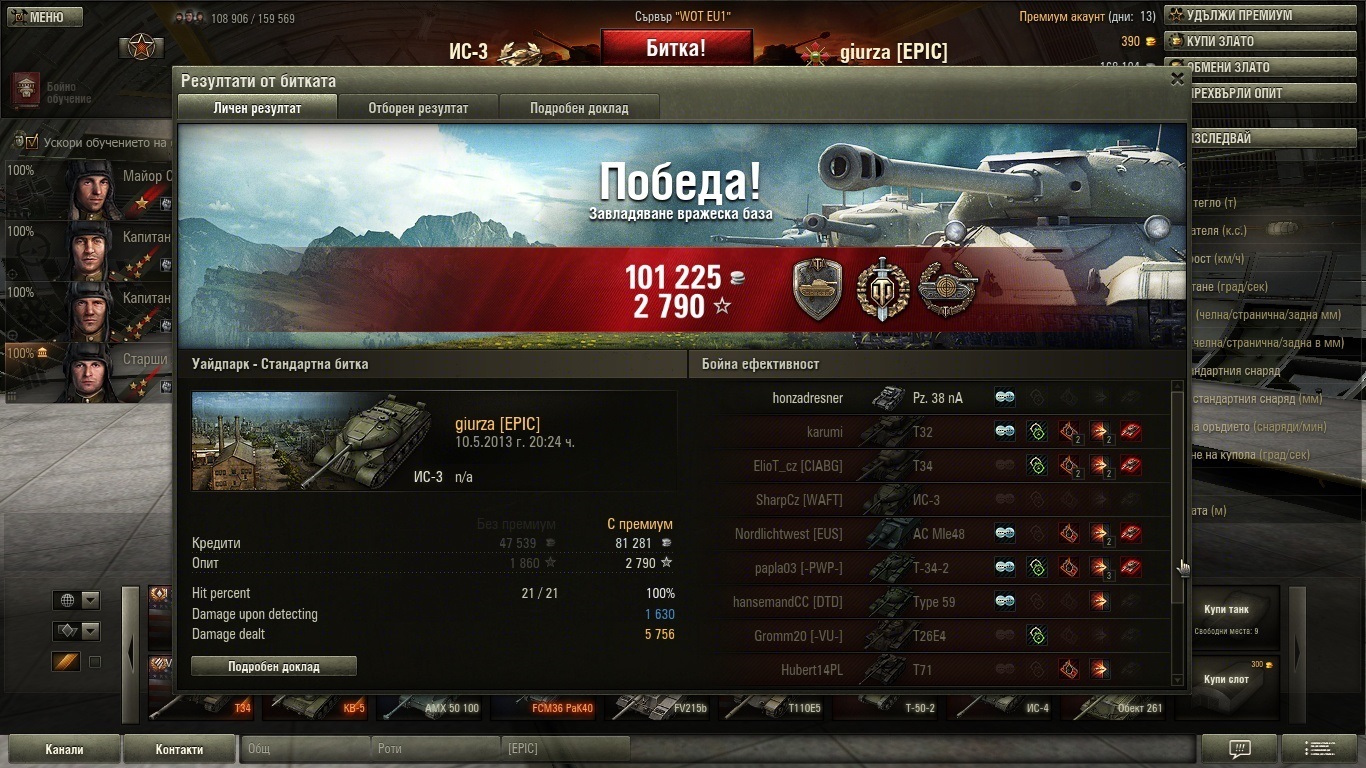Image resolution: width=1366 pixels, height=768 pixels.
Task: Select the [EPIC] clan chat tab
Action: (x=566, y=749)
